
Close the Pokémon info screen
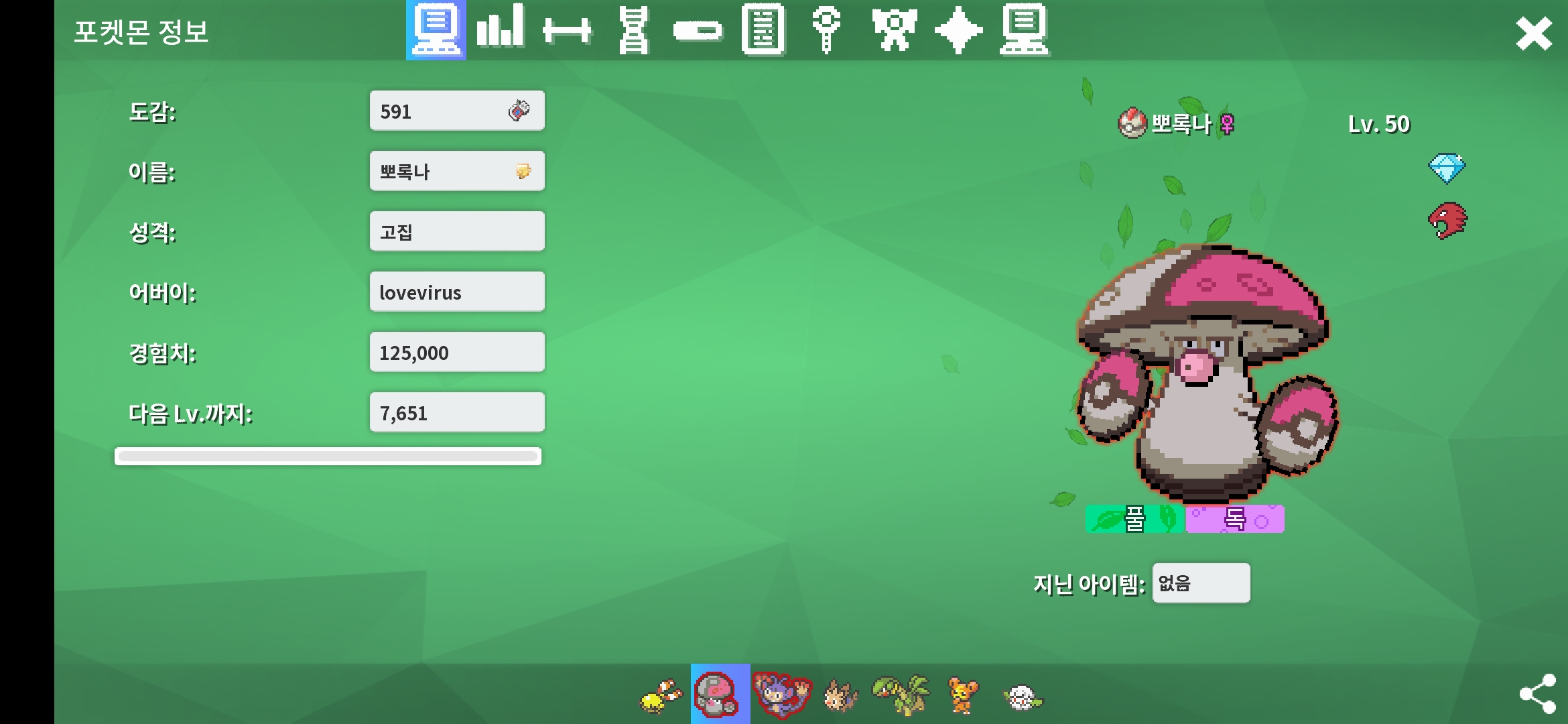(1533, 34)
